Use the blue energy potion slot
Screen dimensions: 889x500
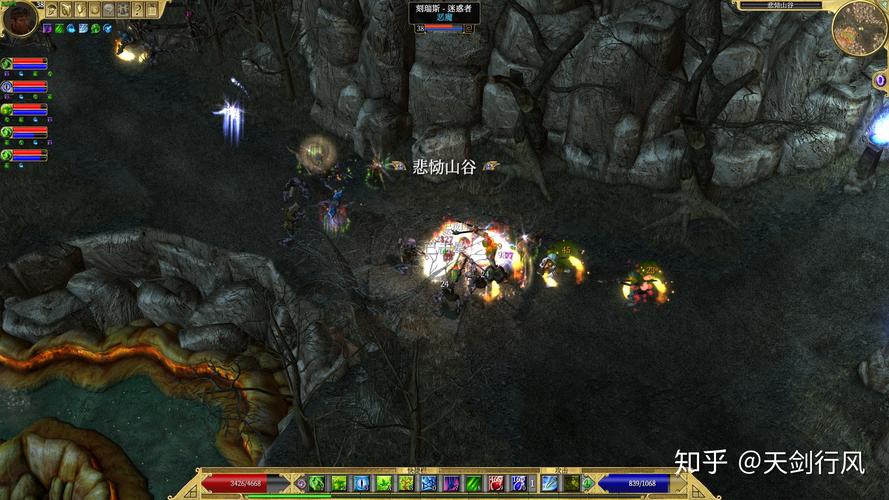[519, 484]
